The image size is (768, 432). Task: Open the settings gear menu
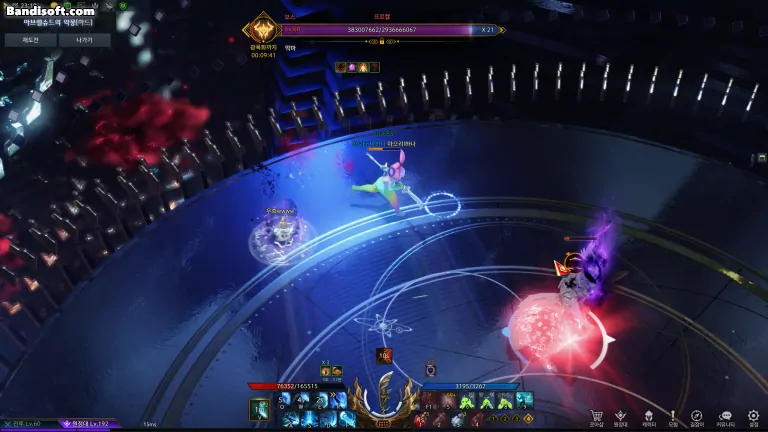pyautogui.click(x=753, y=416)
